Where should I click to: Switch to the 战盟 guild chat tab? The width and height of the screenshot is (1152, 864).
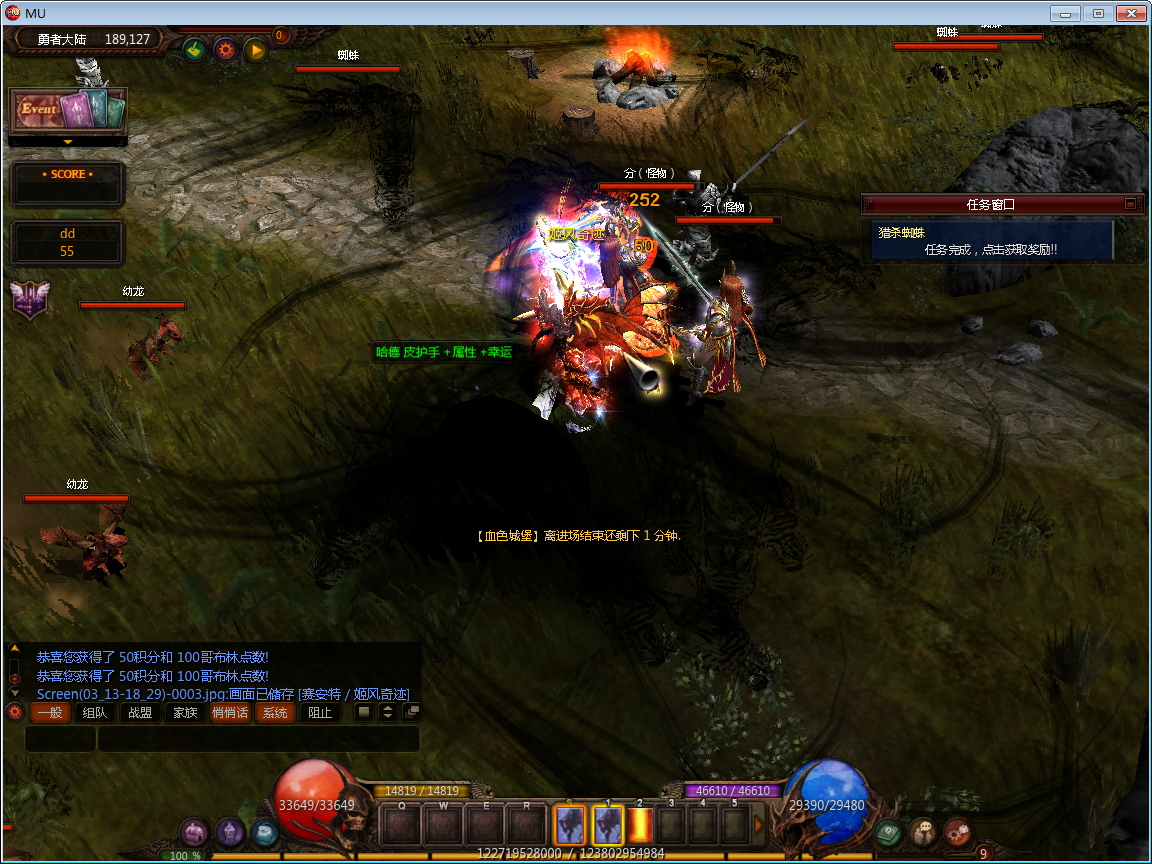pyautogui.click(x=139, y=713)
